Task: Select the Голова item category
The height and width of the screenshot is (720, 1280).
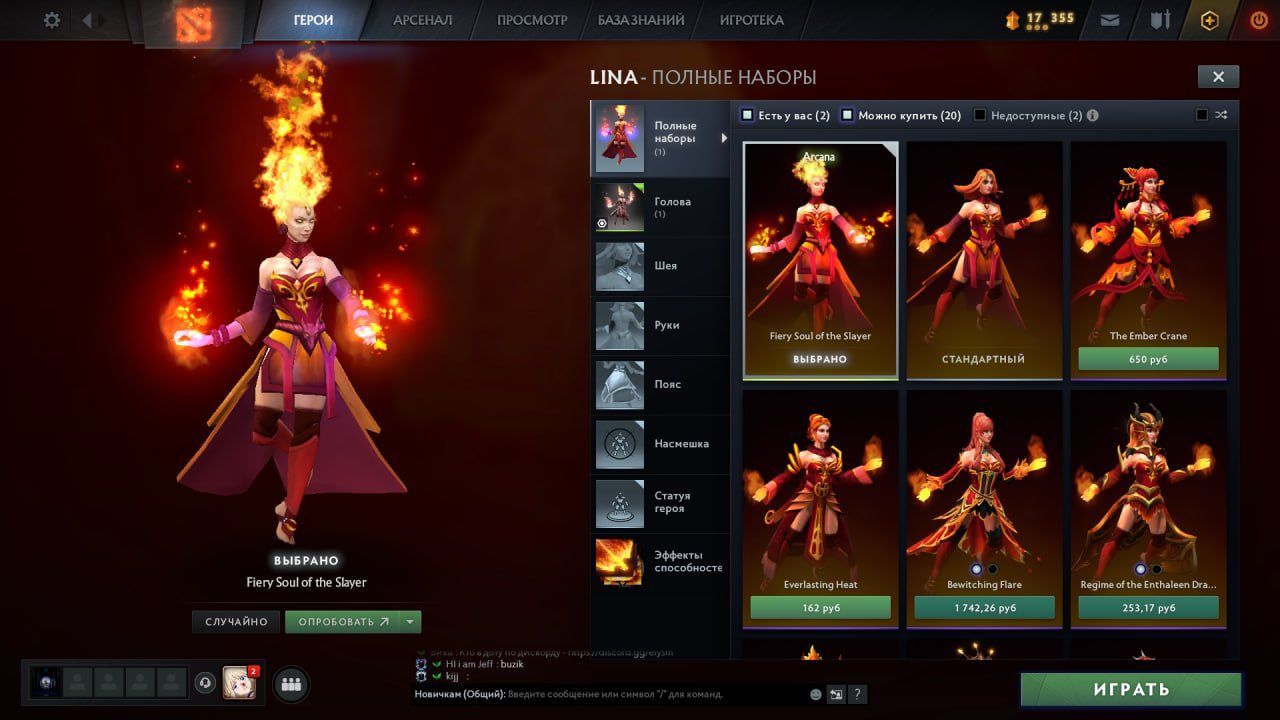Action: [x=660, y=207]
